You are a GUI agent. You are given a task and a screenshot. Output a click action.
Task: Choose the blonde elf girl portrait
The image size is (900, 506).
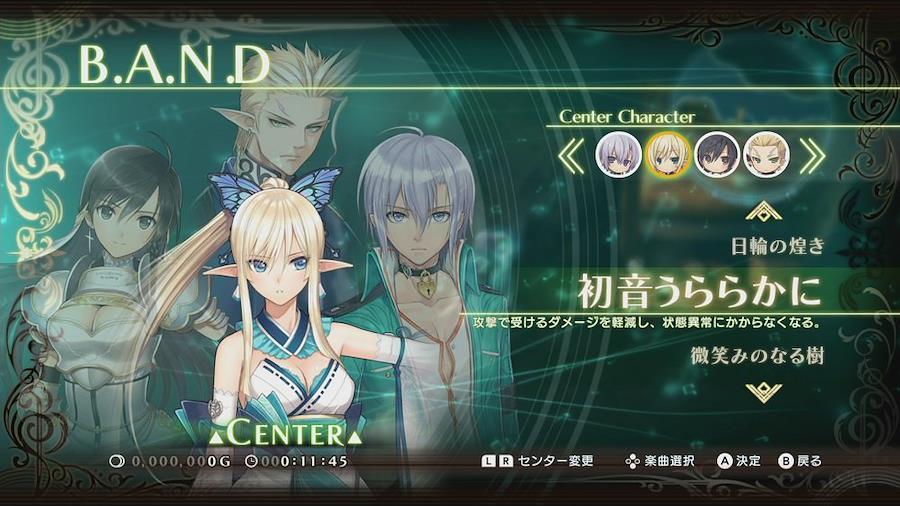(666, 154)
